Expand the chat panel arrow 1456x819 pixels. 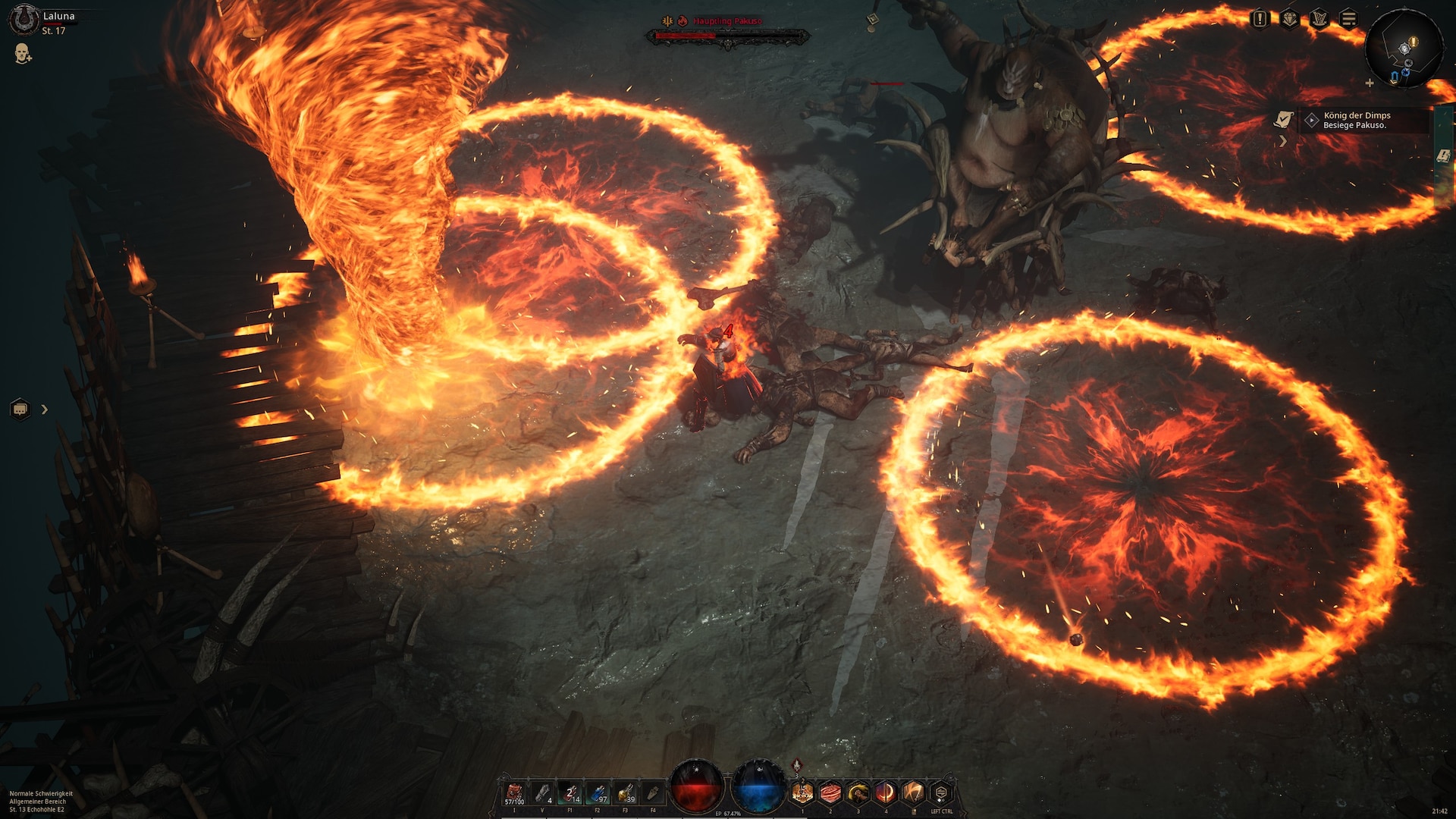tap(45, 409)
